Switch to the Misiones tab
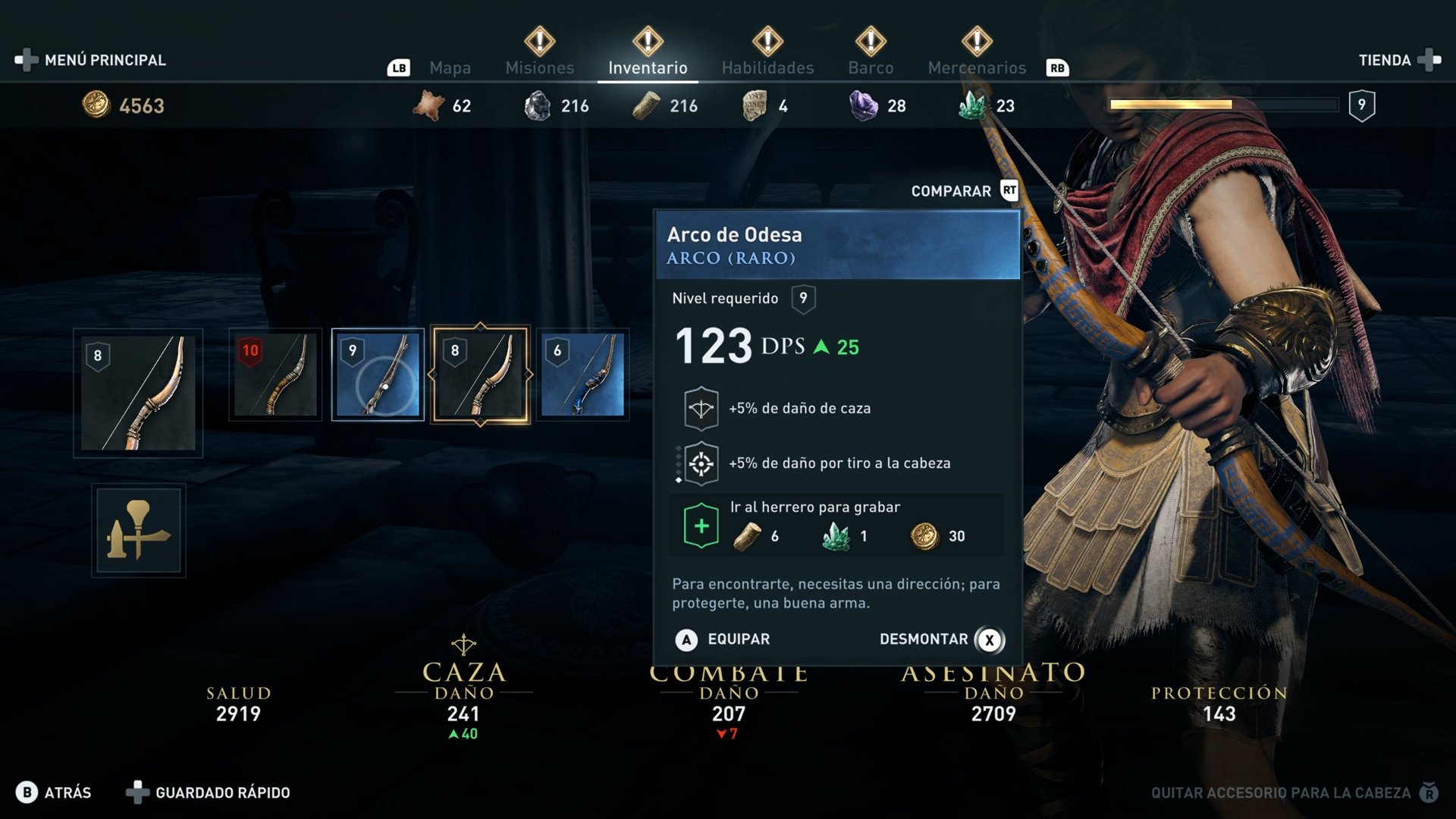Image resolution: width=1456 pixels, height=819 pixels. click(x=539, y=67)
